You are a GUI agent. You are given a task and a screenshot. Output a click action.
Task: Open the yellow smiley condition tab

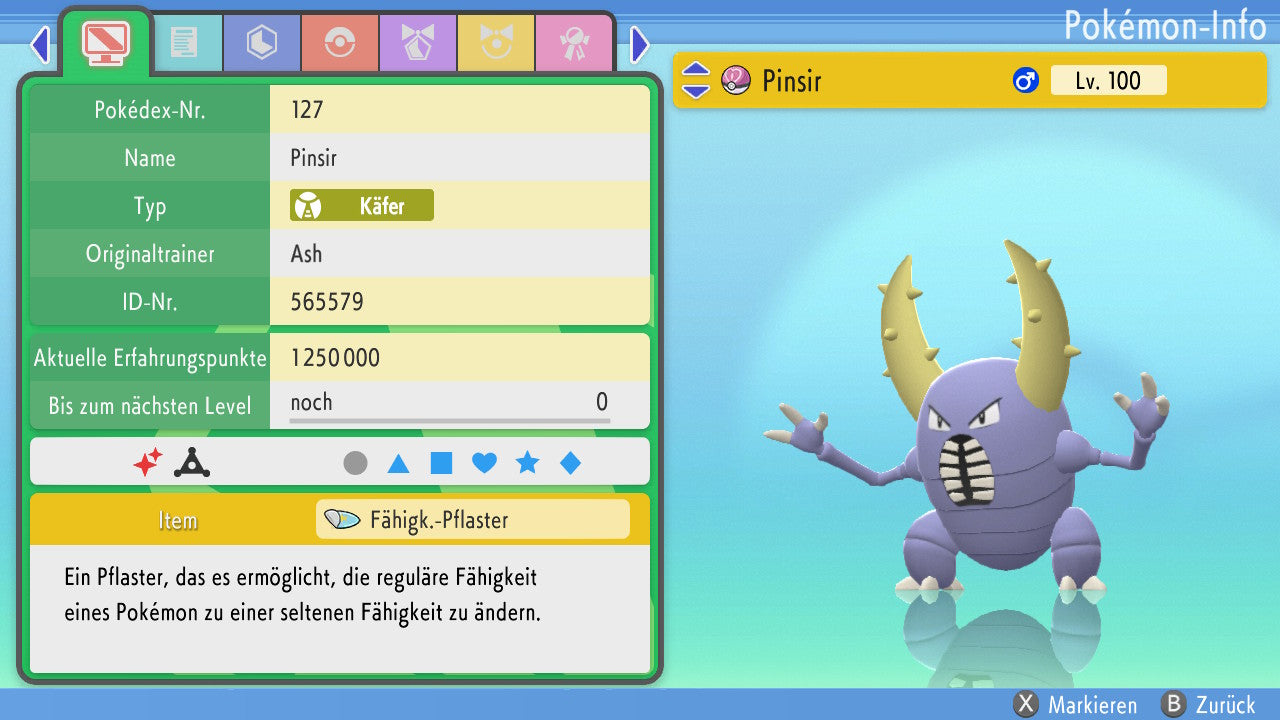click(496, 43)
